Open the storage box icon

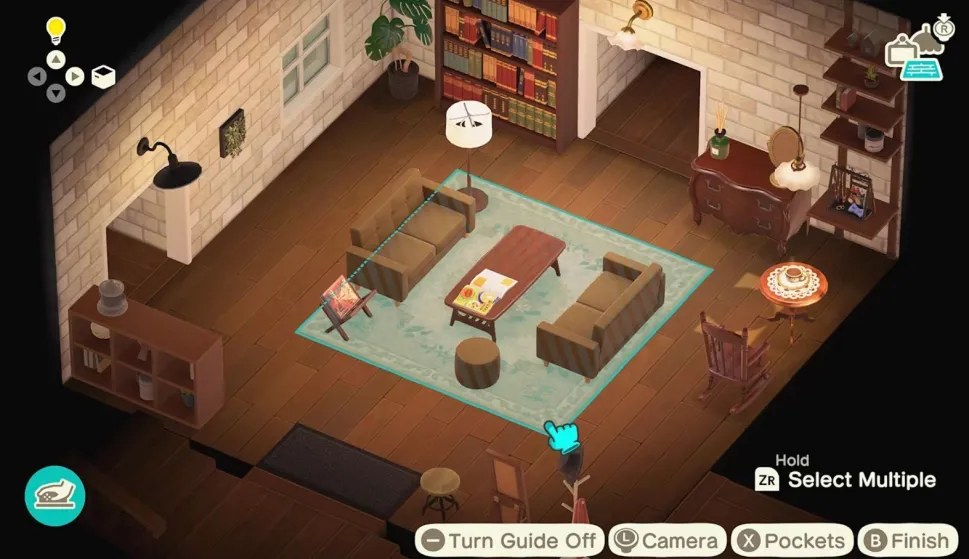(x=103, y=76)
